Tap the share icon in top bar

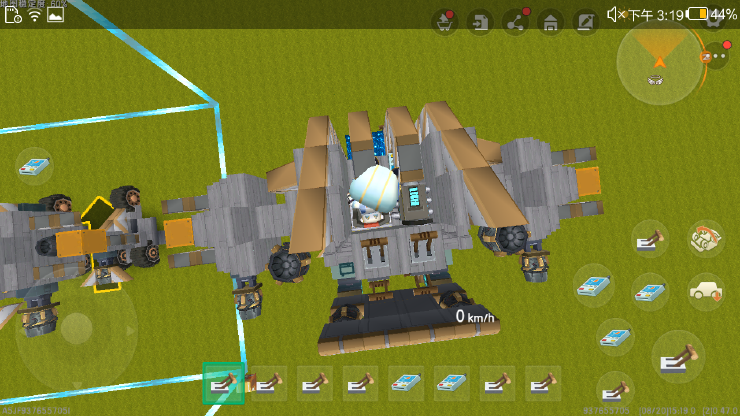(516, 22)
